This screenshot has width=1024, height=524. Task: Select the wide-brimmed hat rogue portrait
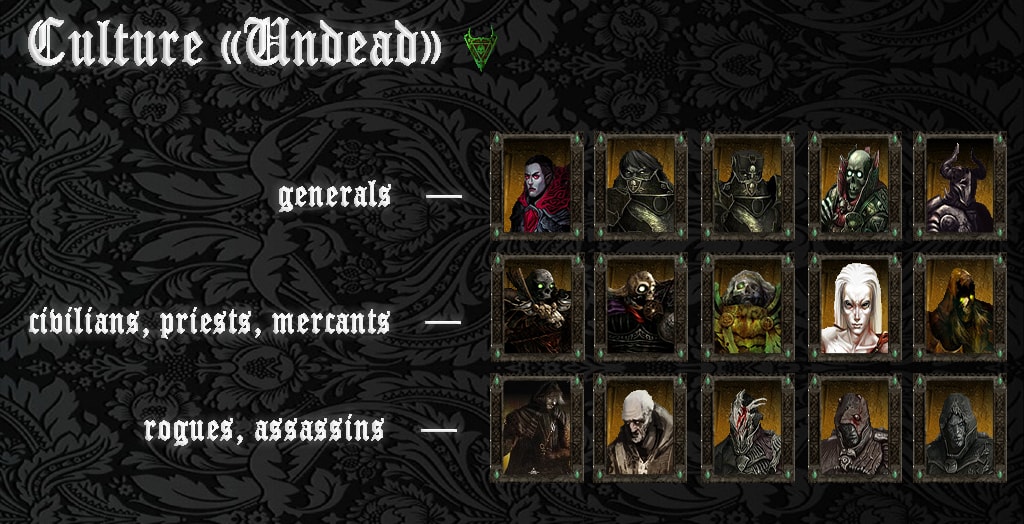(537, 428)
